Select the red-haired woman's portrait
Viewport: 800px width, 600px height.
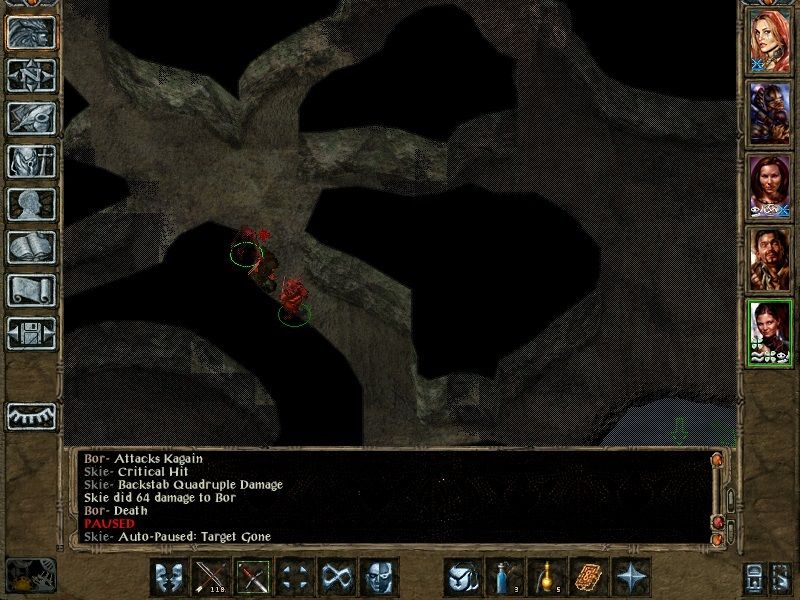[770, 43]
